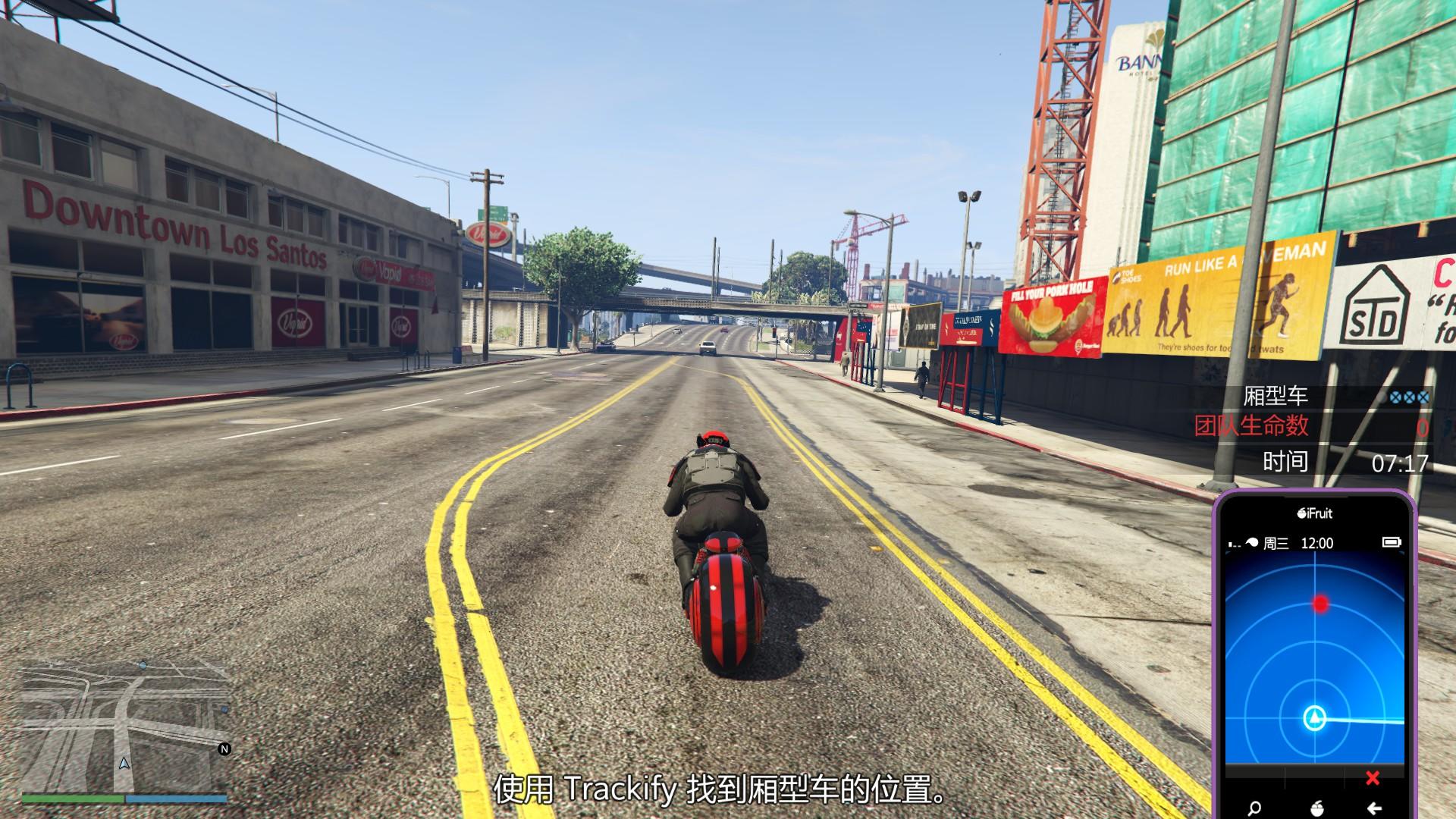
Task: Click the 12:00 clock on the phone
Action: (1318, 543)
